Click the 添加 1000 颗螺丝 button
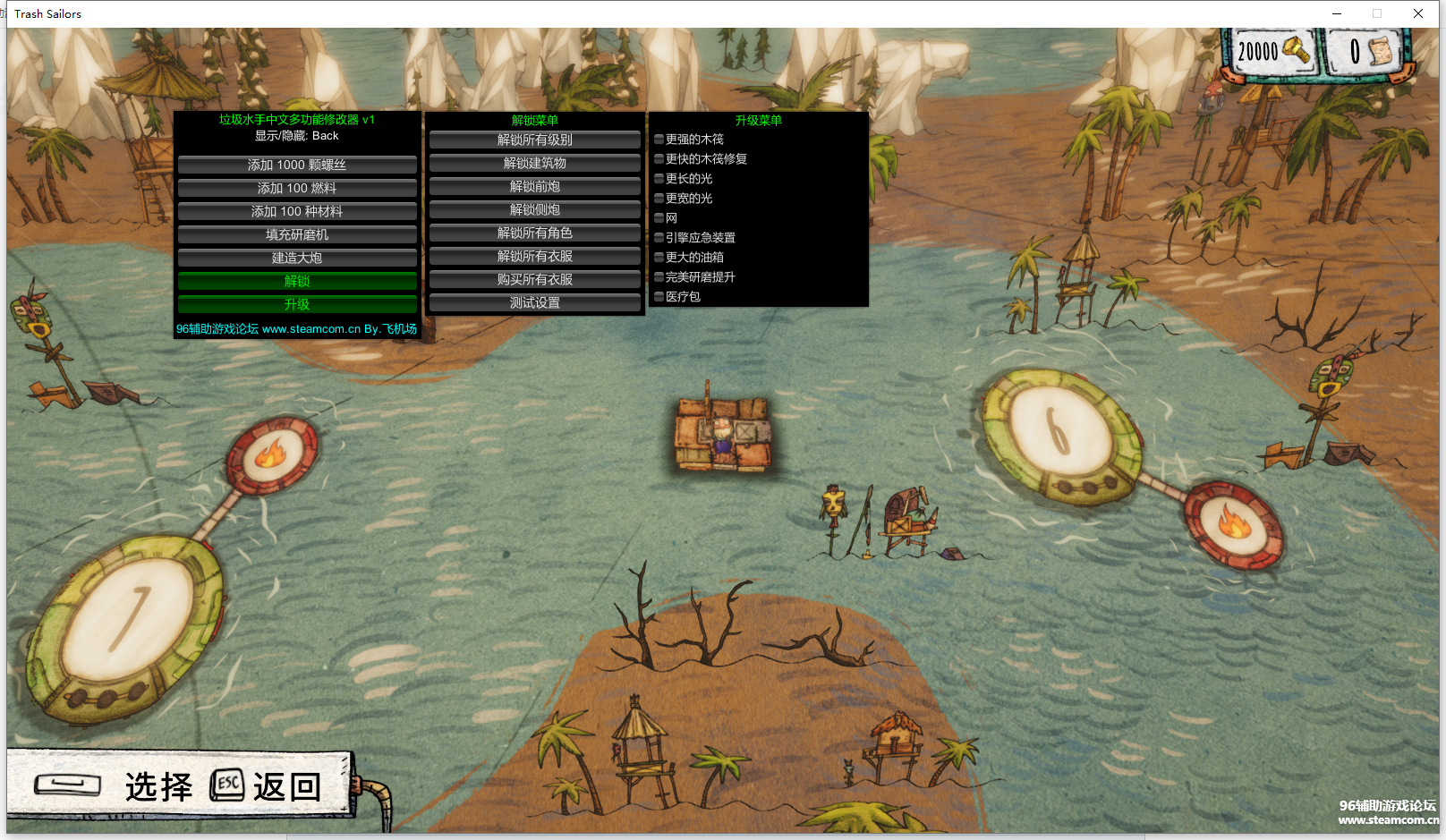 pyautogui.click(x=297, y=165)
